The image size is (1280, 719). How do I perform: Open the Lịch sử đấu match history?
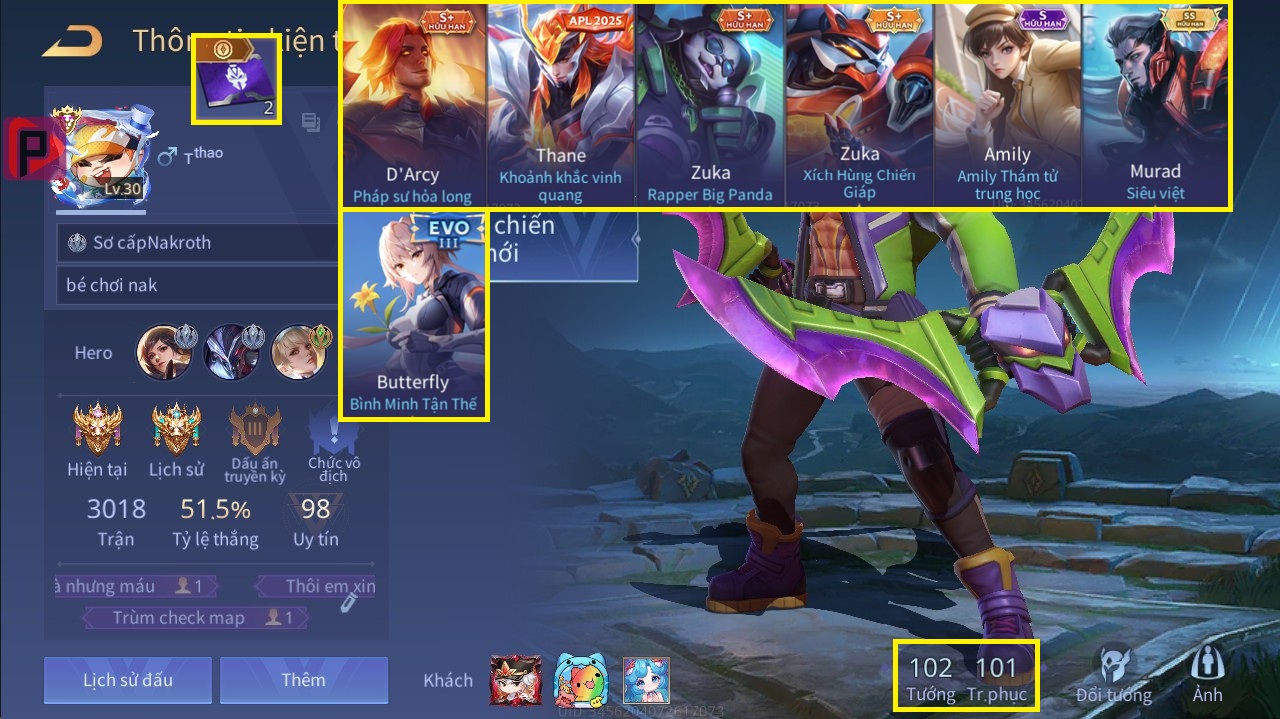point(128,680)
